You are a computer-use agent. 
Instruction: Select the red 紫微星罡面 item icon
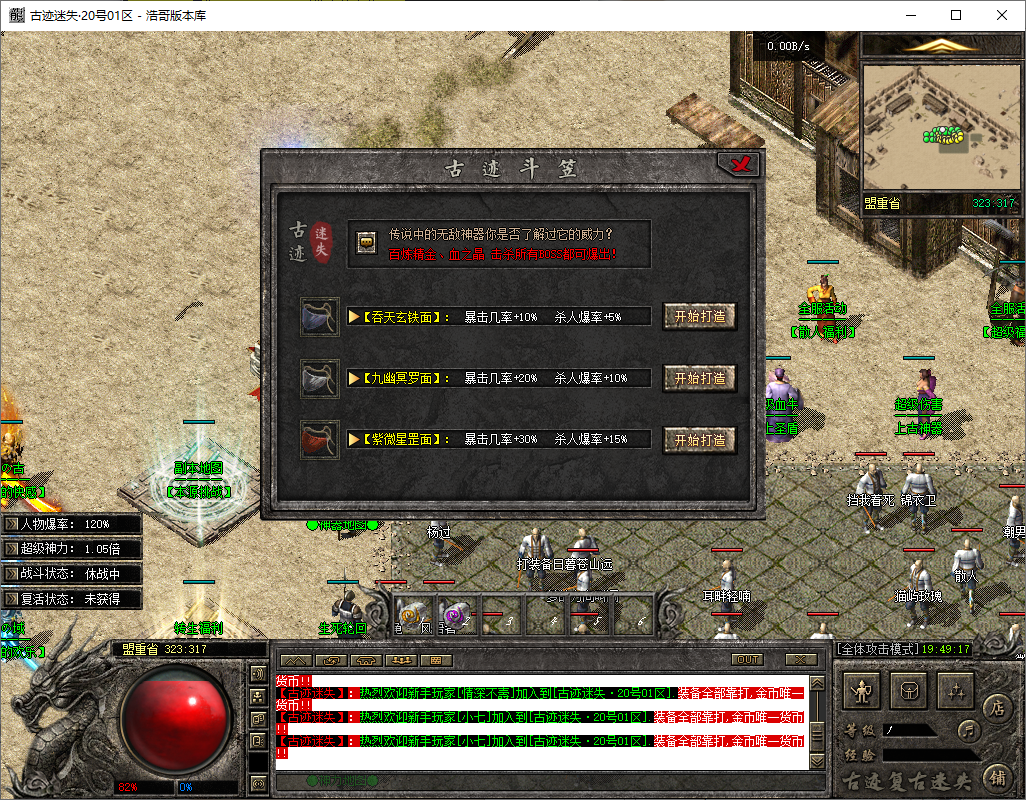(x=320, y=440)
